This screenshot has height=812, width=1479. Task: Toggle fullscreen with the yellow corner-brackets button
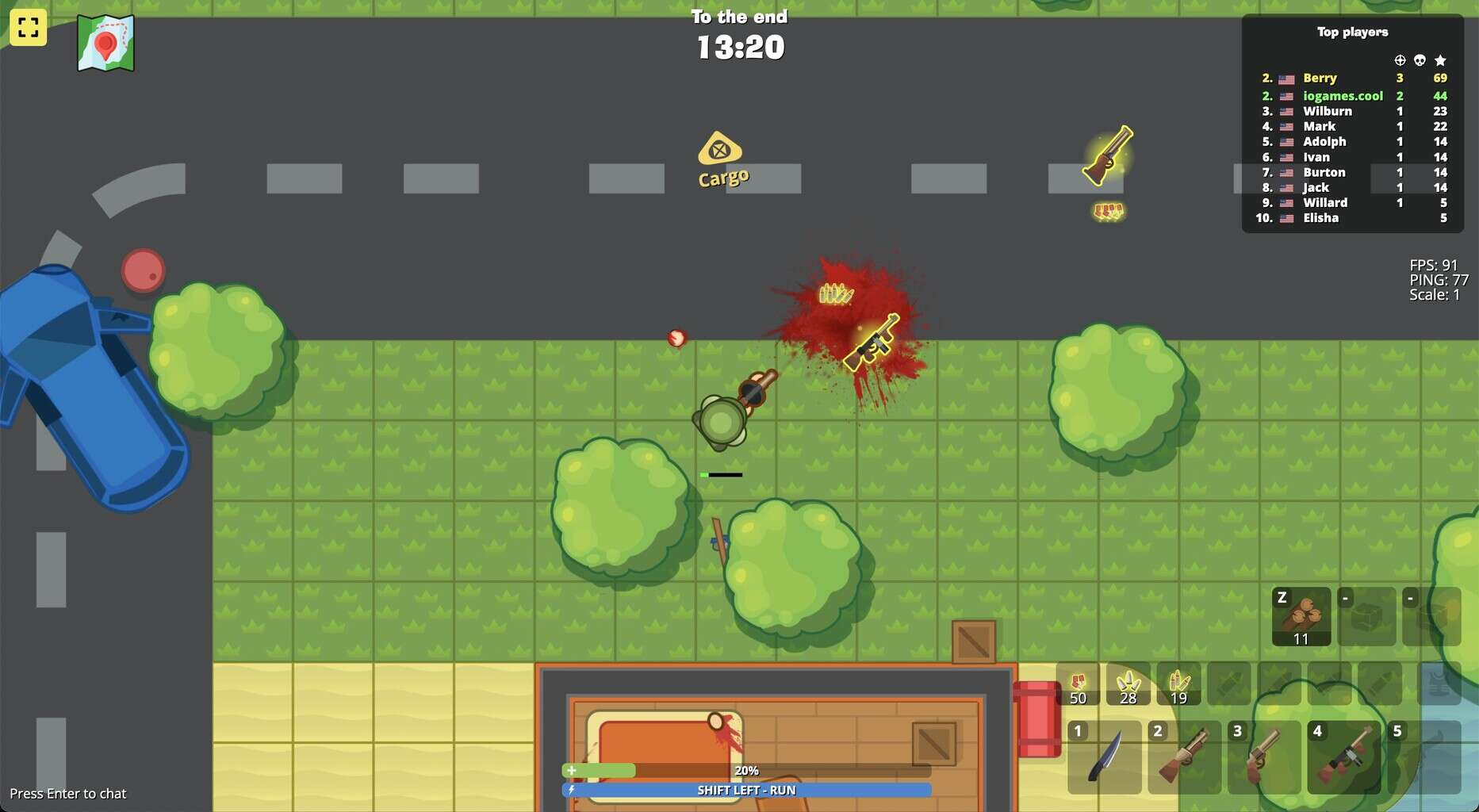click(x=29, y=29)
